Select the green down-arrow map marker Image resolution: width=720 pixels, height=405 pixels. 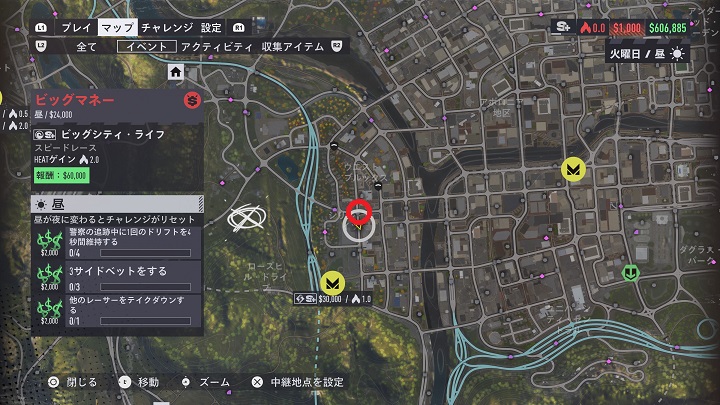tap(630, 272)
